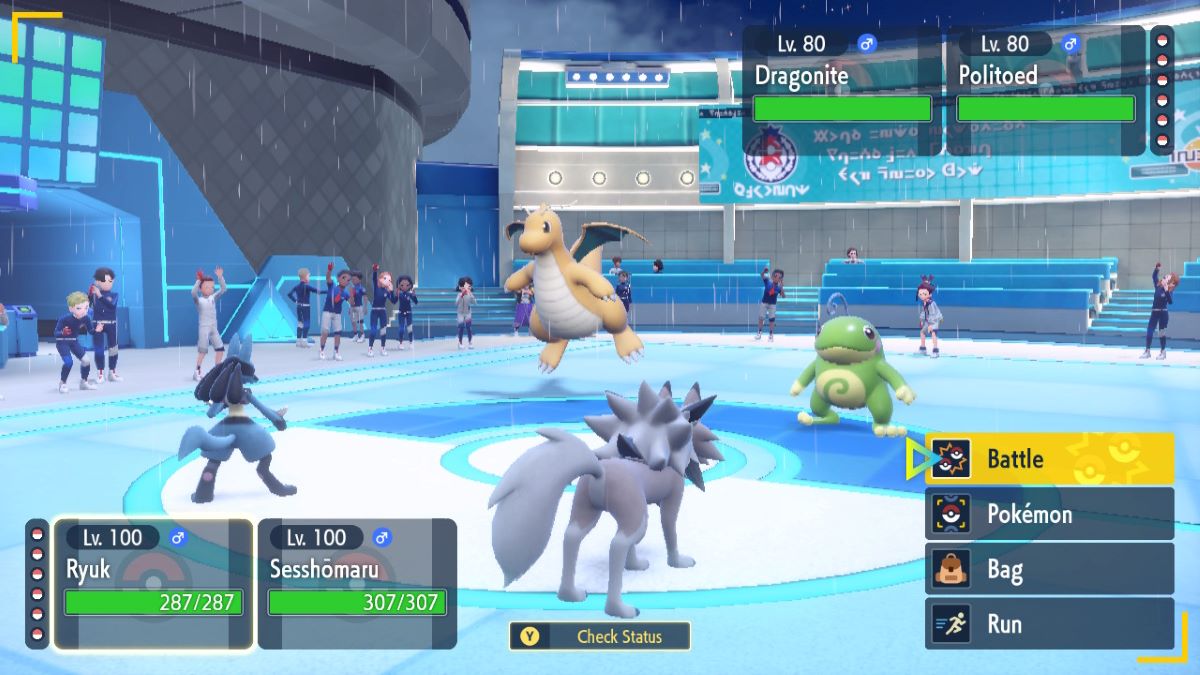Open the Bag menu
The height and width of the screenshot is (675, 1200).
[x=1048, y=570]
